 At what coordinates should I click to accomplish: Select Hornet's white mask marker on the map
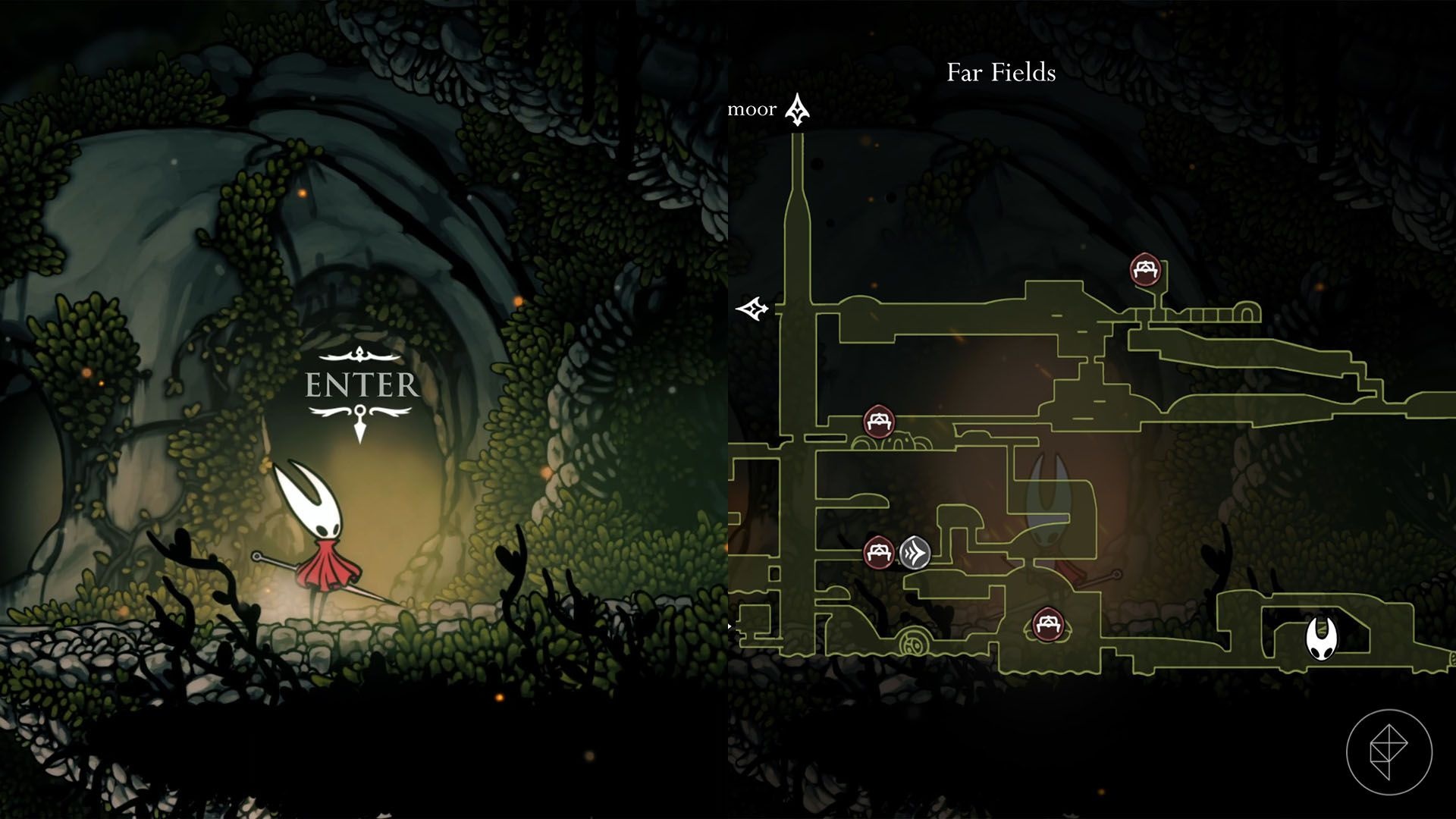[1322, 639]
